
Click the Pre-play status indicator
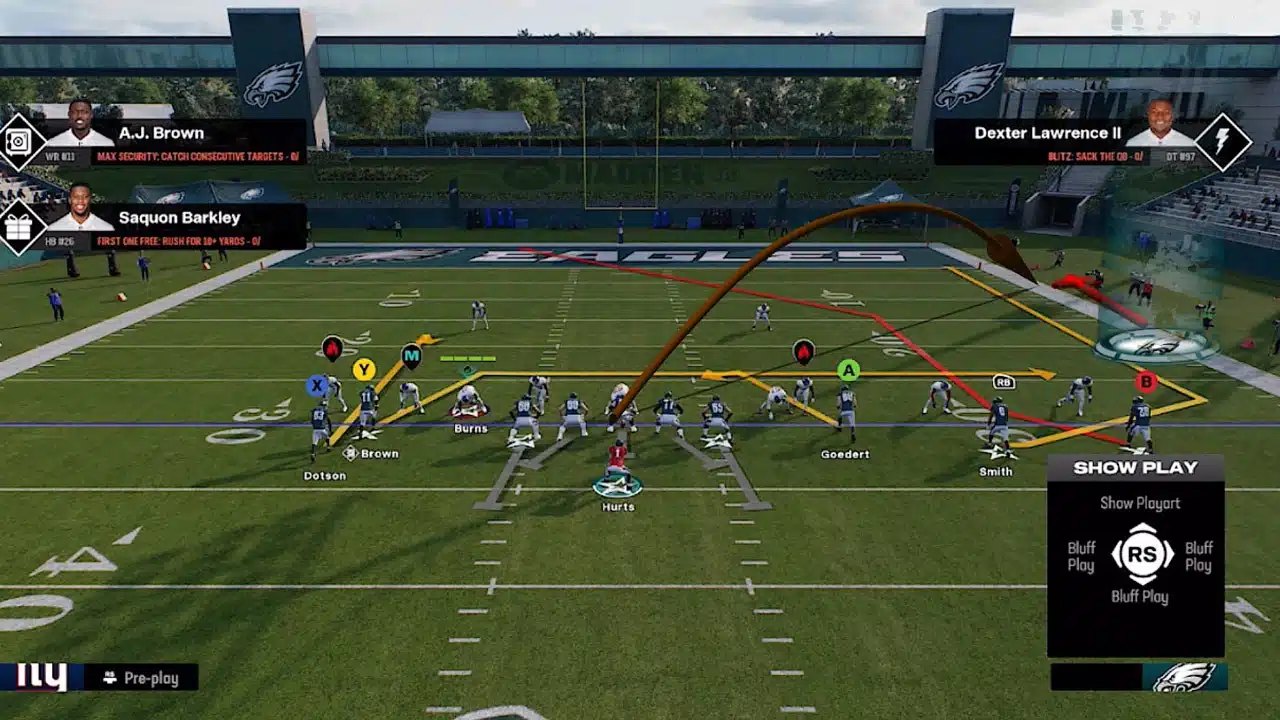(x=141, y=678)
